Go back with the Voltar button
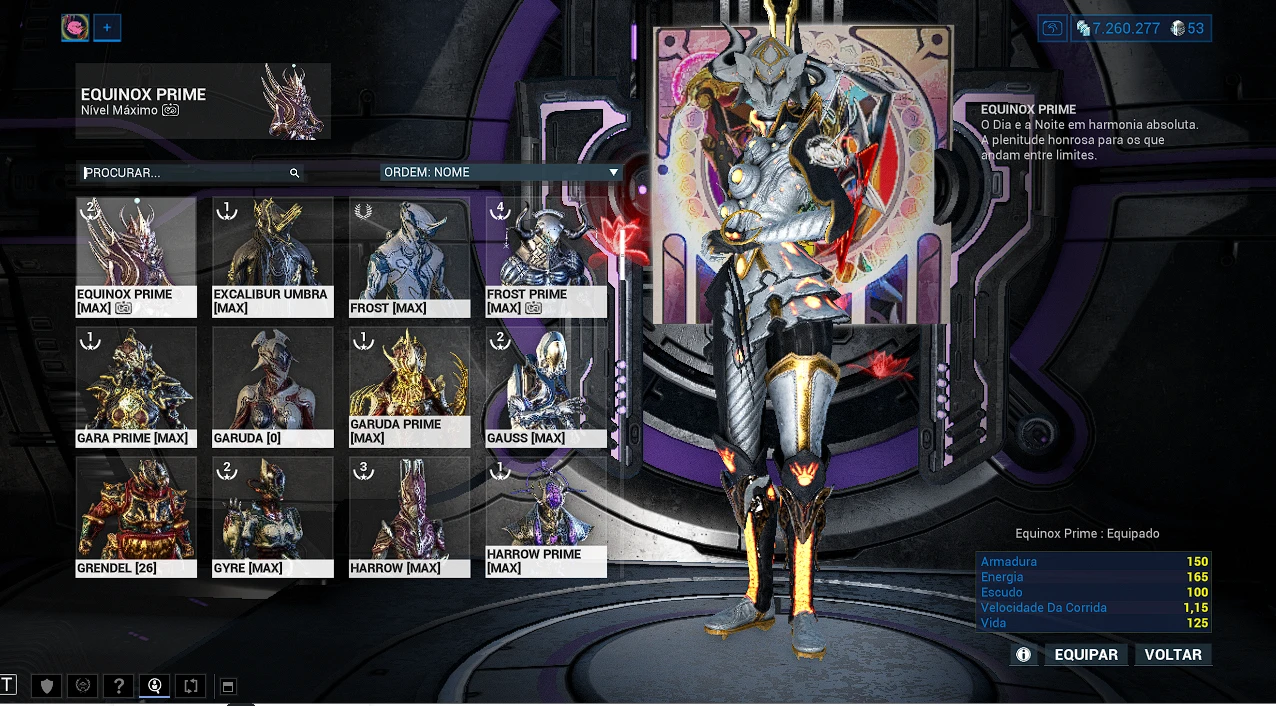This screenshot has height=706, width=1276. click(1173, 655)
